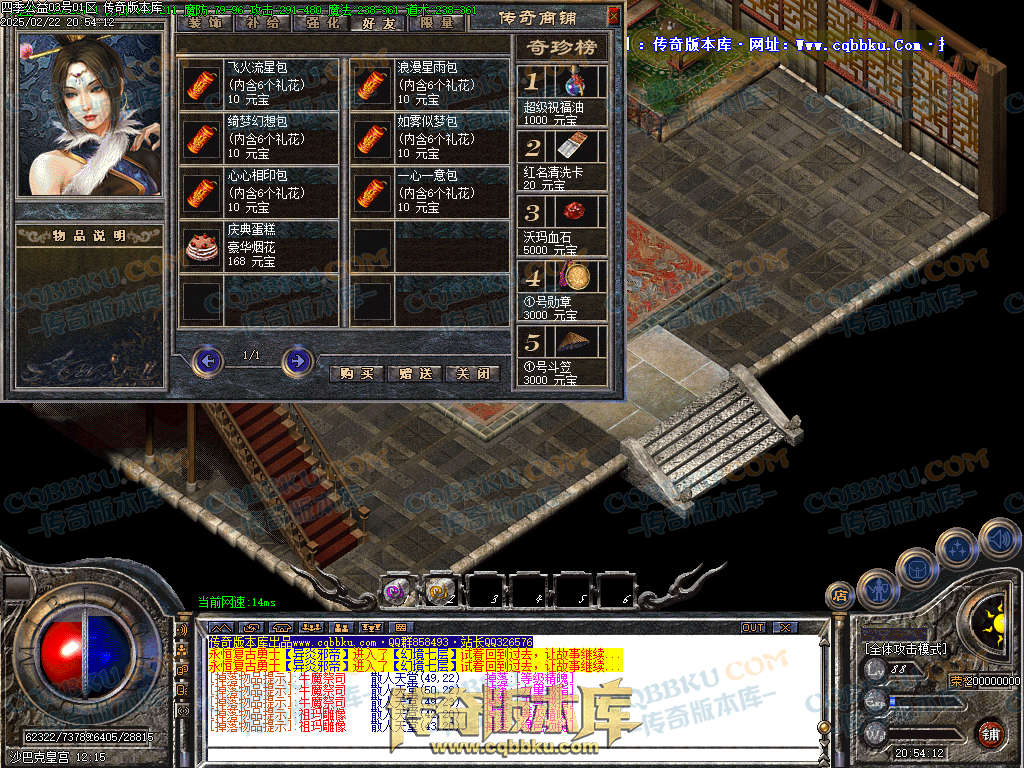Gift the item with 赠送 button

[414, 373]
